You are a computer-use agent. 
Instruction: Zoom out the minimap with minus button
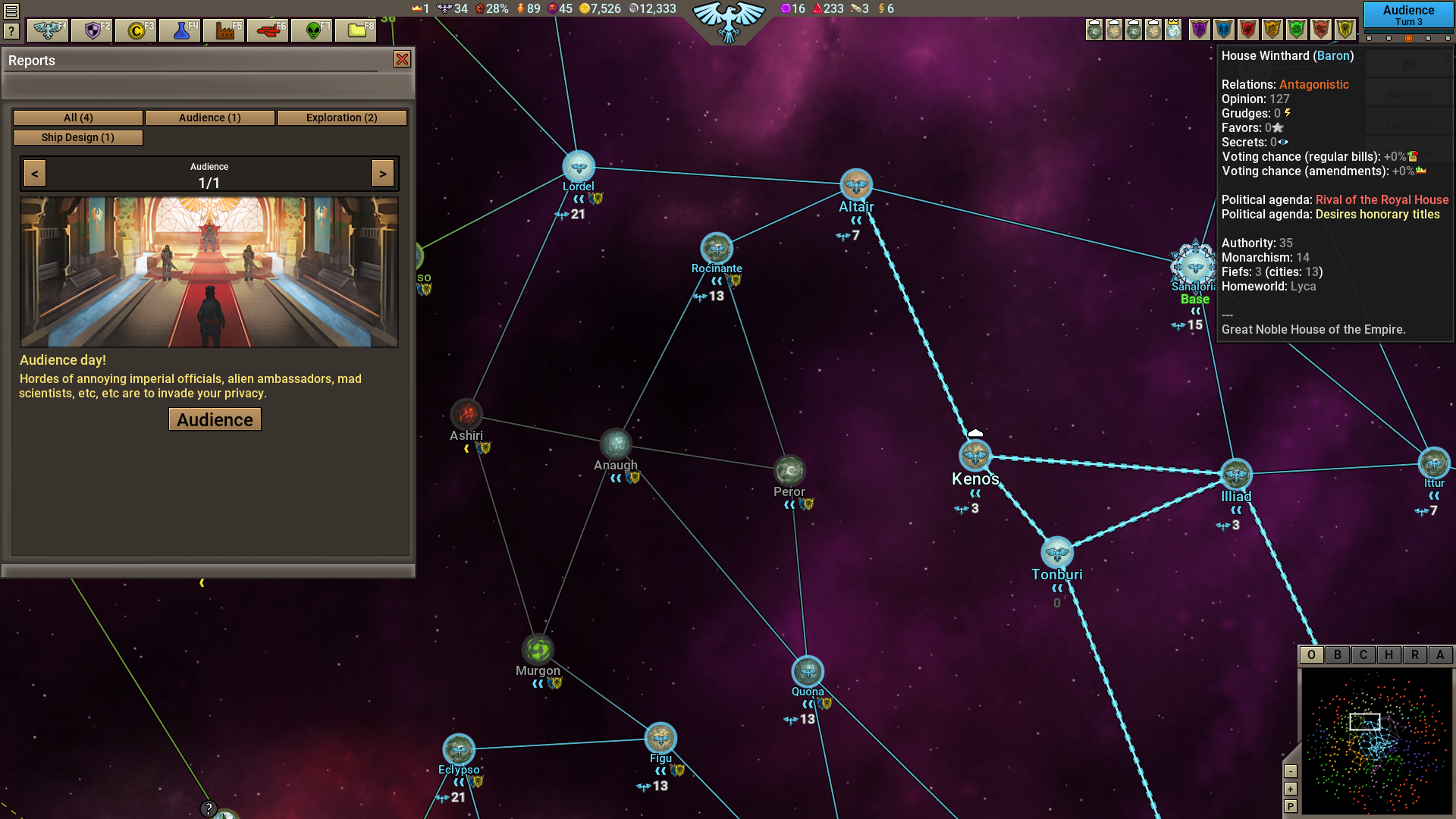(x=1291, y=771)
